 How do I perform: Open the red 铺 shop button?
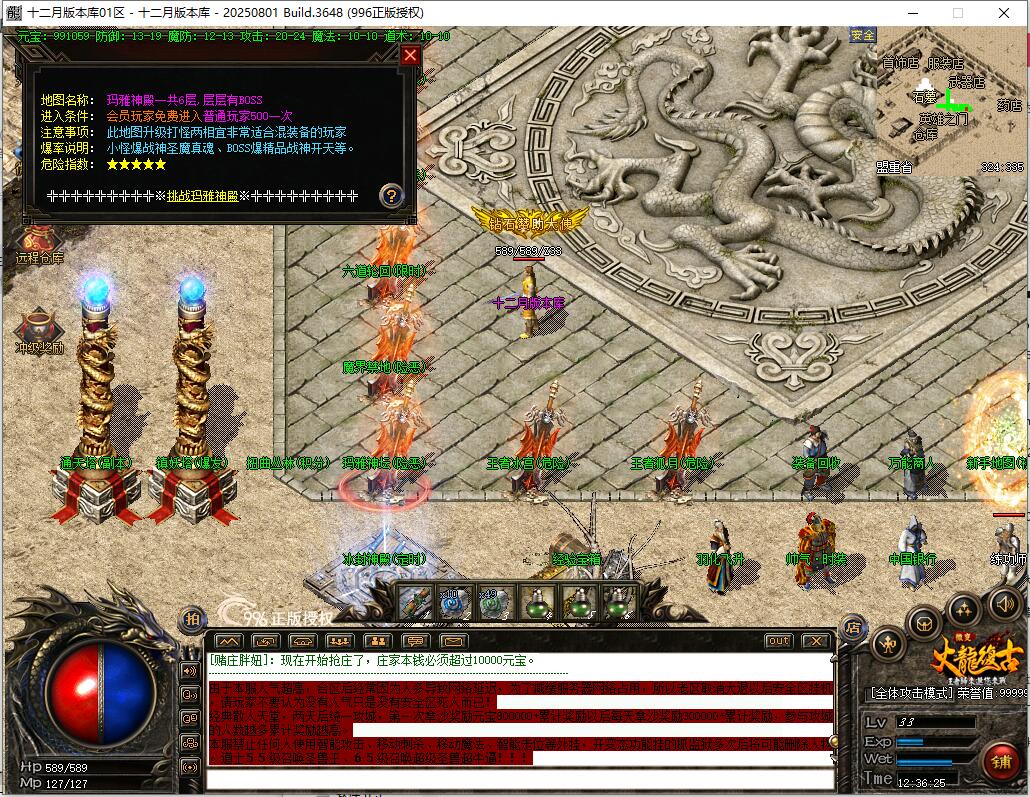pos(1001,761)
